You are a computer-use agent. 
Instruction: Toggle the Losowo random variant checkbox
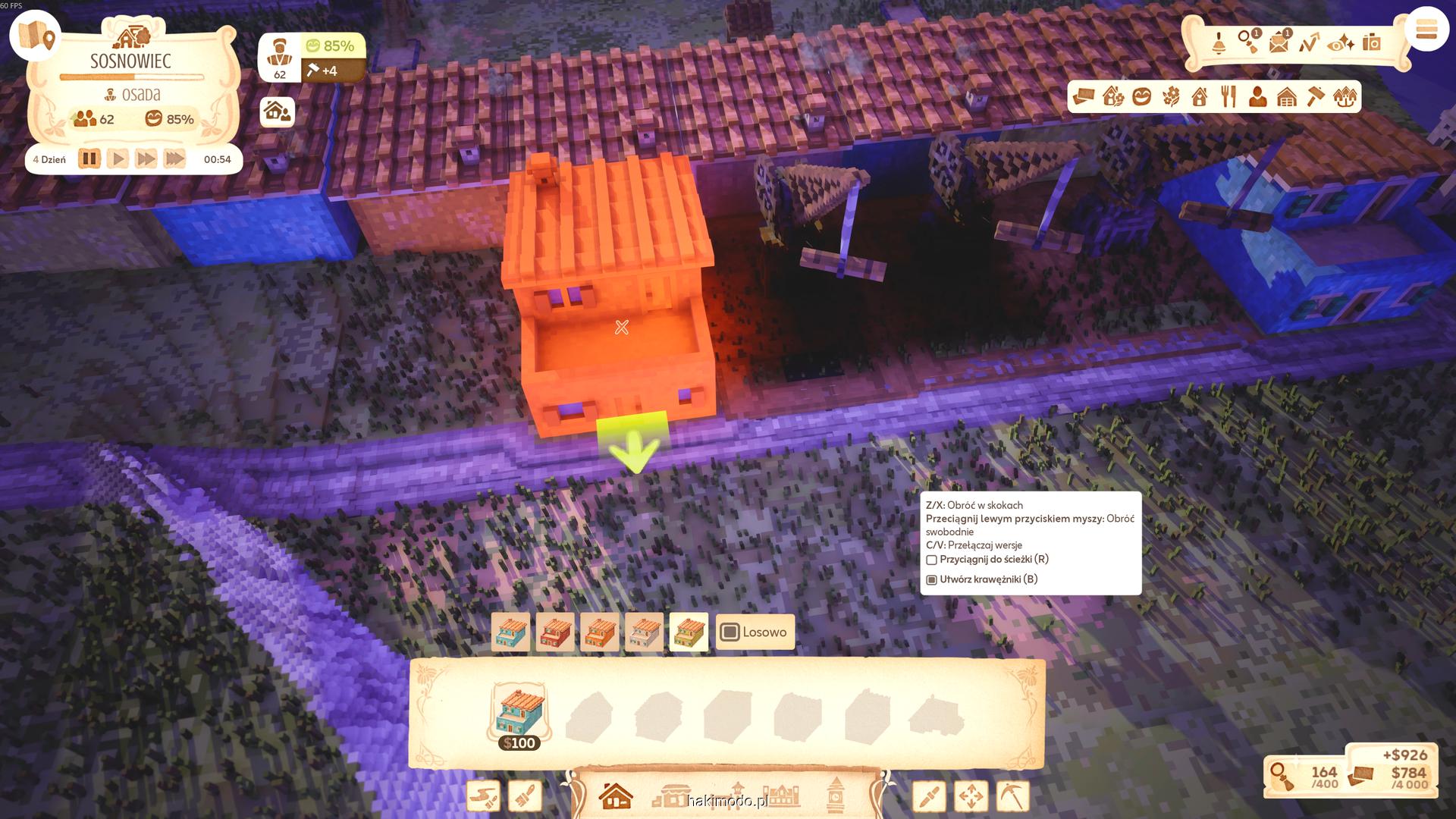(x=730, y=632)
